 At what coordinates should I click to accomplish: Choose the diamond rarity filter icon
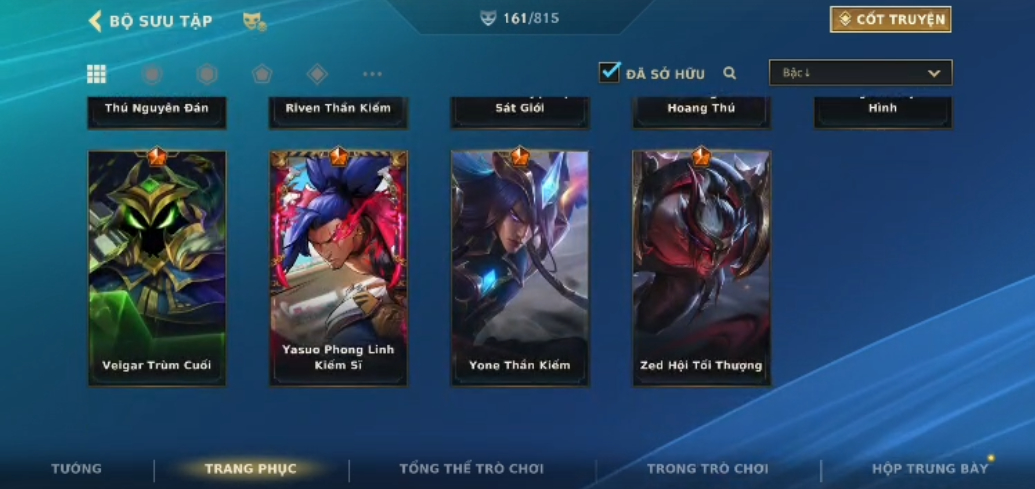(x=317, y=74)
